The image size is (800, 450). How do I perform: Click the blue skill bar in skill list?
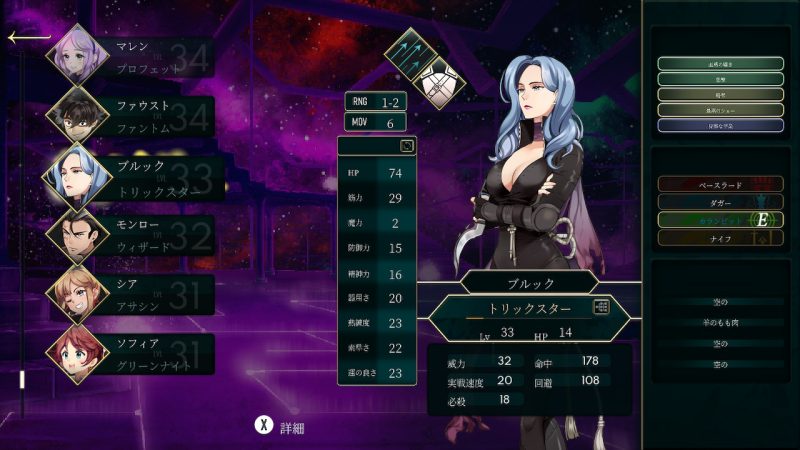tap(720, 126)
